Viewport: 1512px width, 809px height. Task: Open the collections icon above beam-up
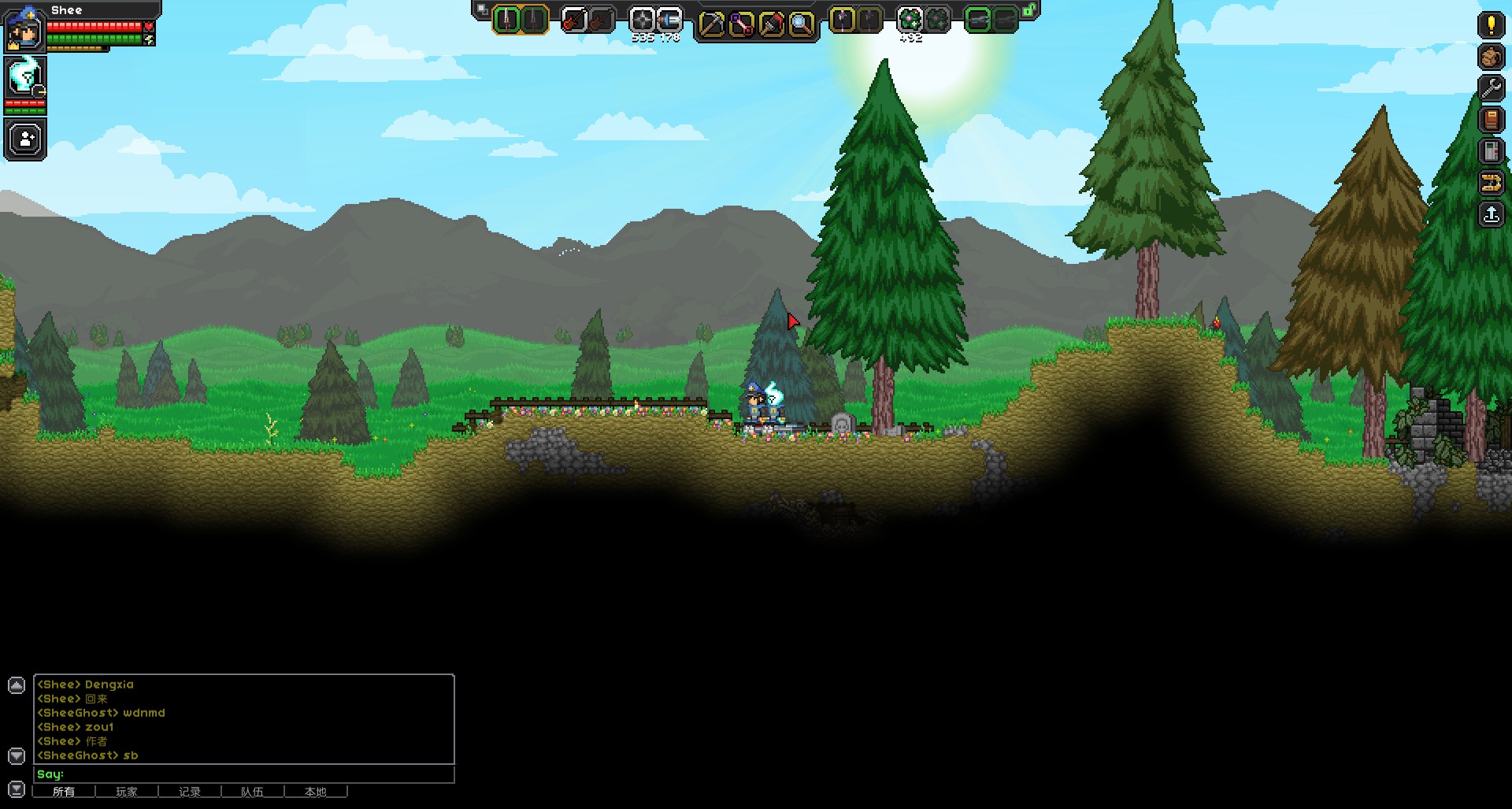point(1491,183)
